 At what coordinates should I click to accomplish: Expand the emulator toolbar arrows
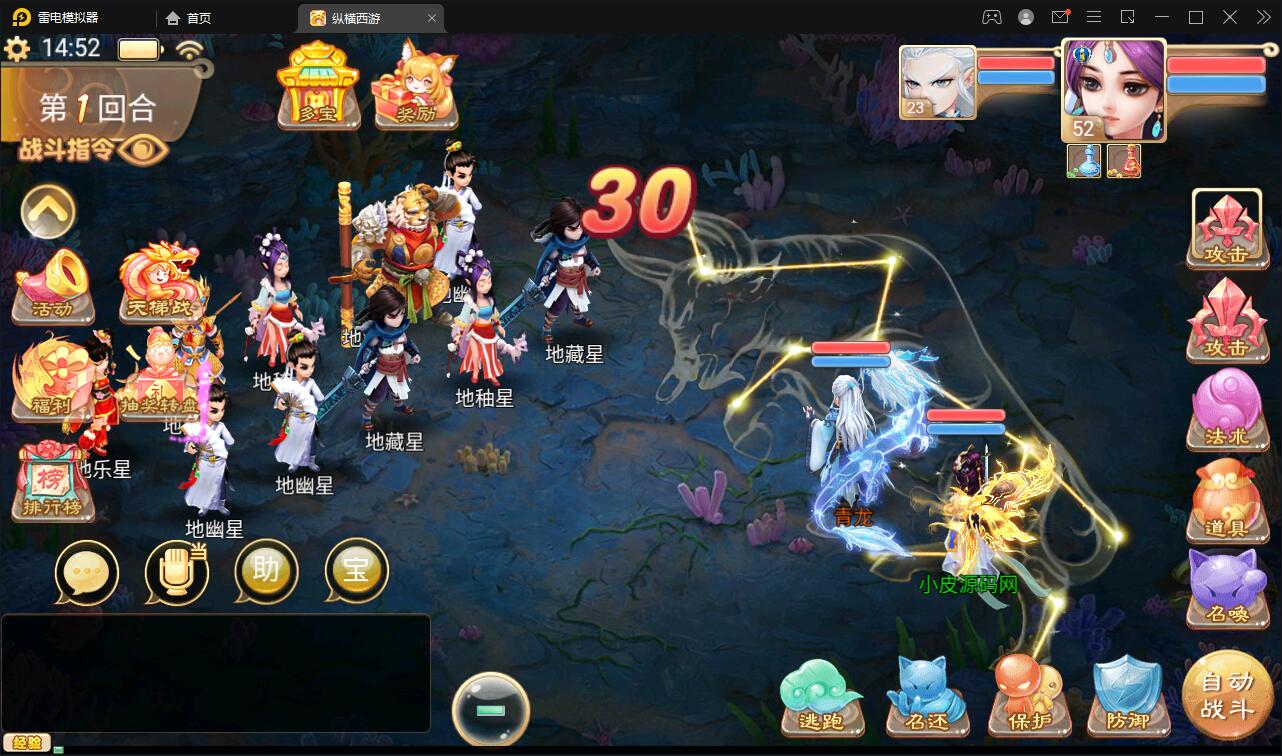(1262, 17)
